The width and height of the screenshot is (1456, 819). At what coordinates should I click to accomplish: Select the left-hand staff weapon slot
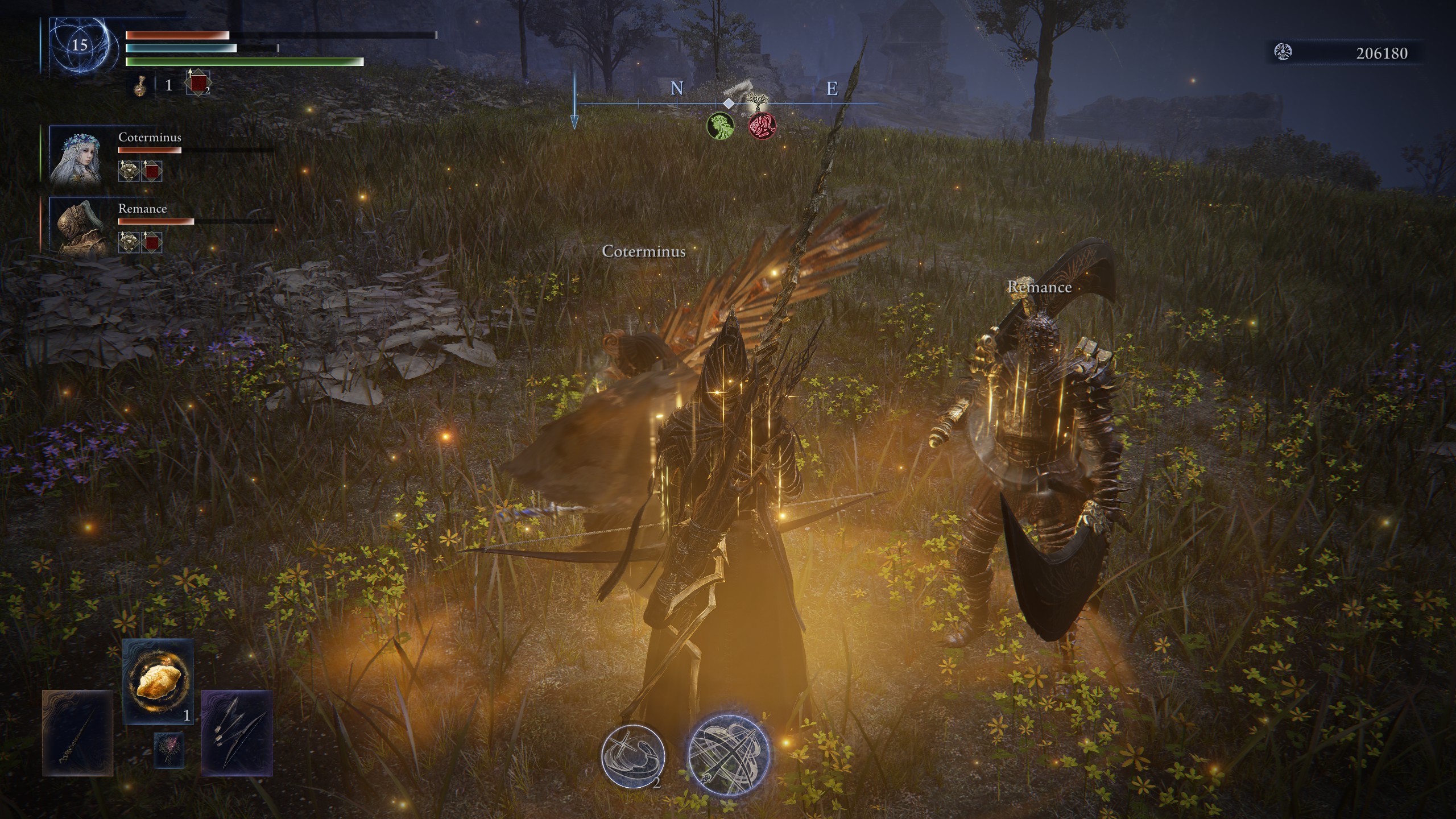pos(77,733)
